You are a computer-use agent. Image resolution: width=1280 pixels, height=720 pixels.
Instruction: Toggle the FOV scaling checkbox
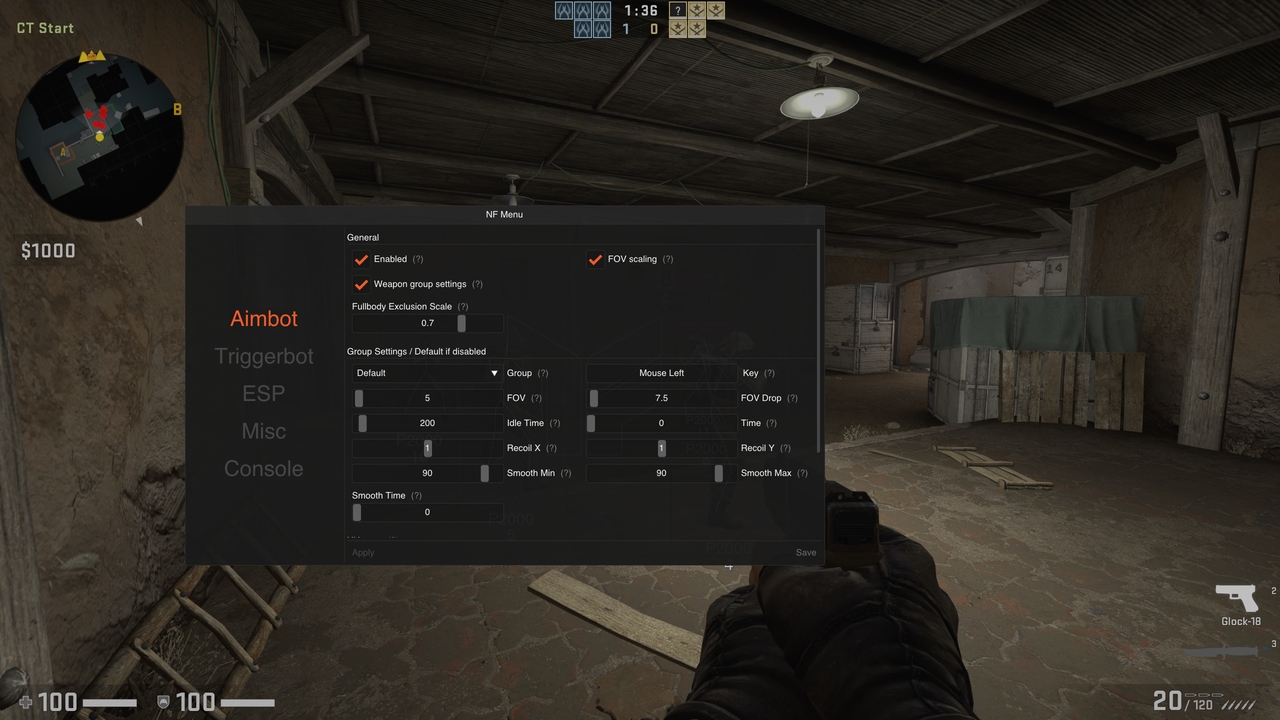(596, 259)
